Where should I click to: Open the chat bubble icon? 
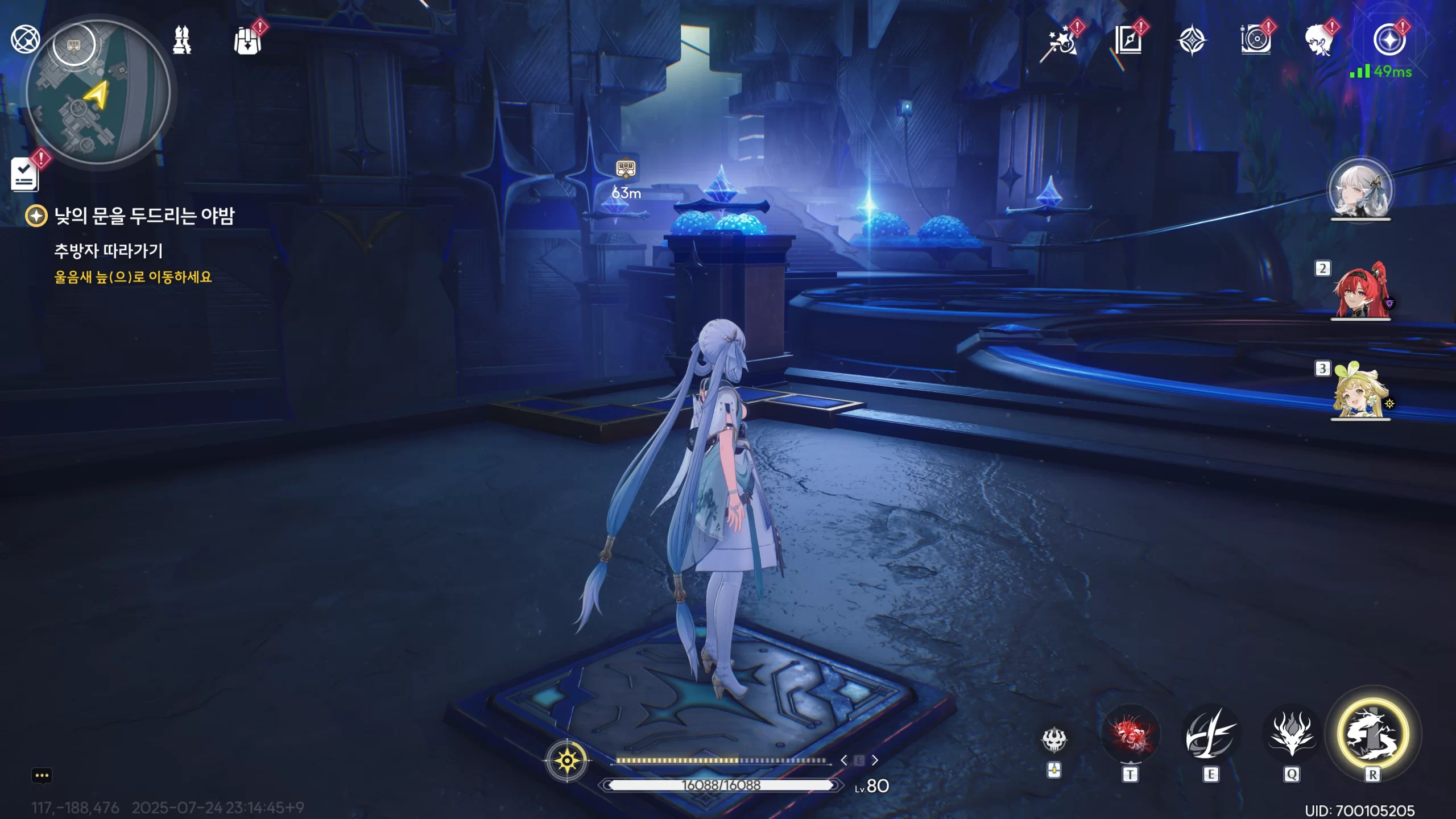point(42,776)
